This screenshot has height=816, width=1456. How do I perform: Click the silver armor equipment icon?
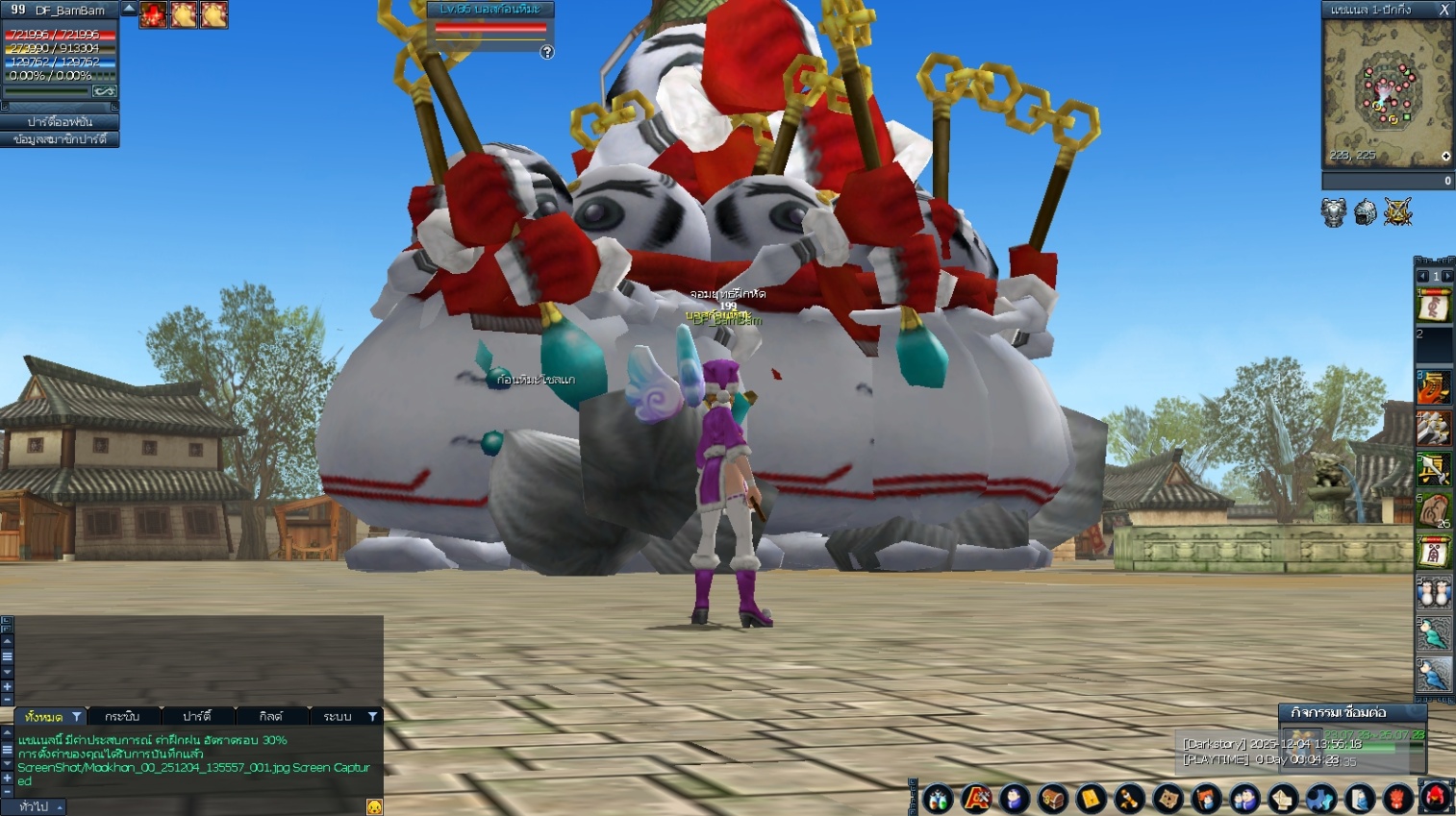(x=1333, y=212)
